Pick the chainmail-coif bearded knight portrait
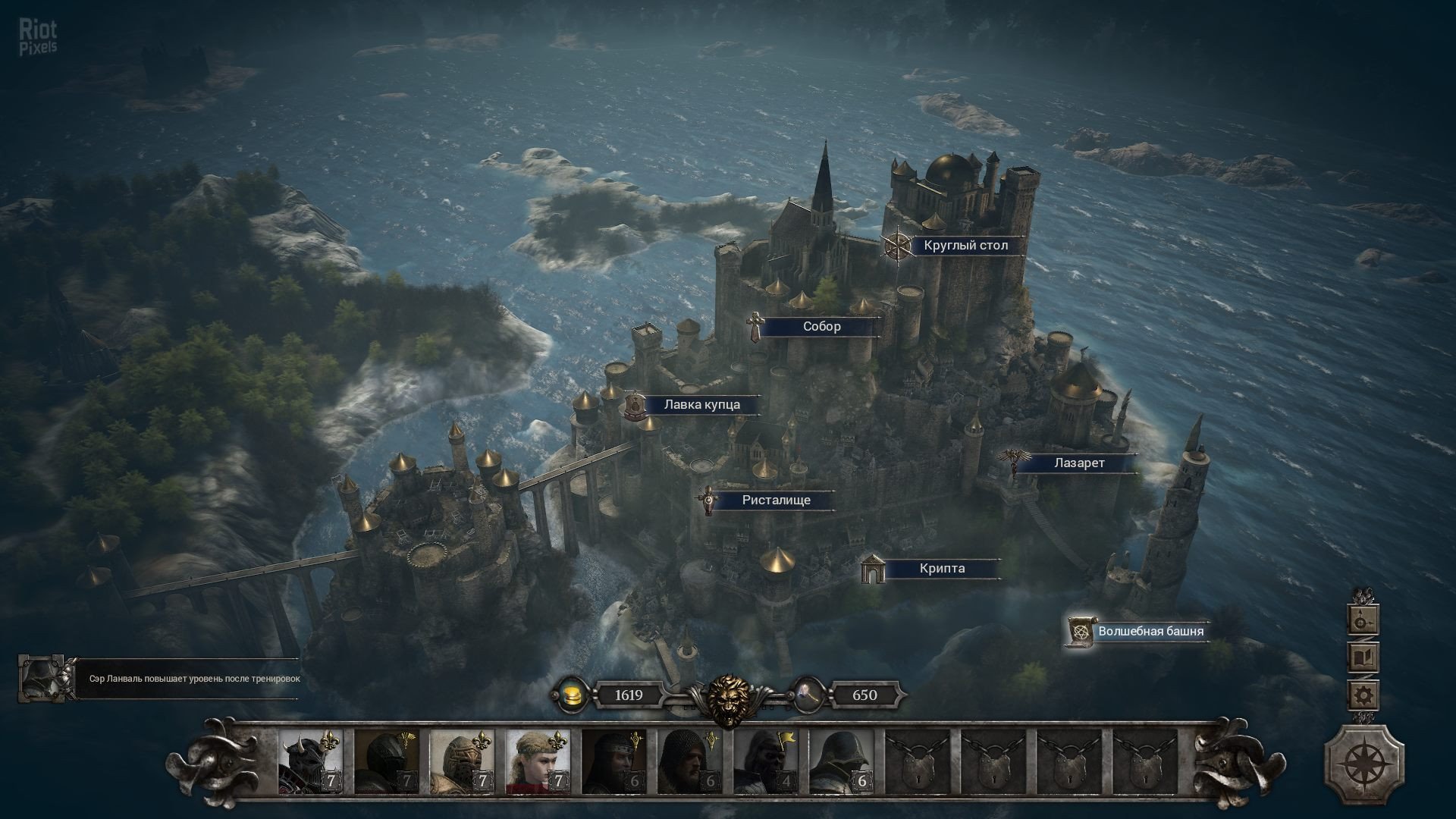Image resolution: width=1456 pixels, height=819 pixels. tap(689, 761)
